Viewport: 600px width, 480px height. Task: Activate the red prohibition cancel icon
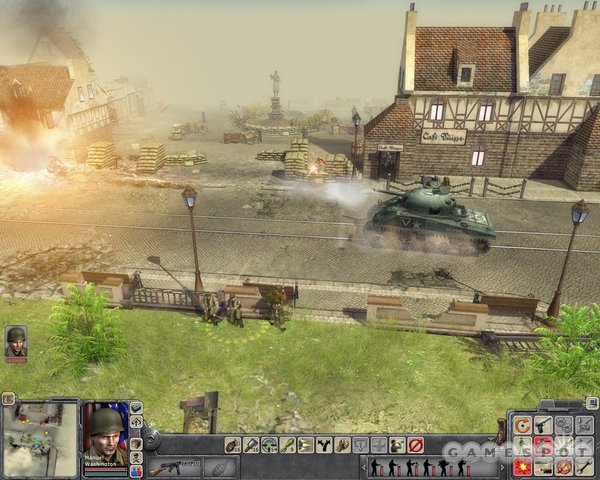pos(415,445)
